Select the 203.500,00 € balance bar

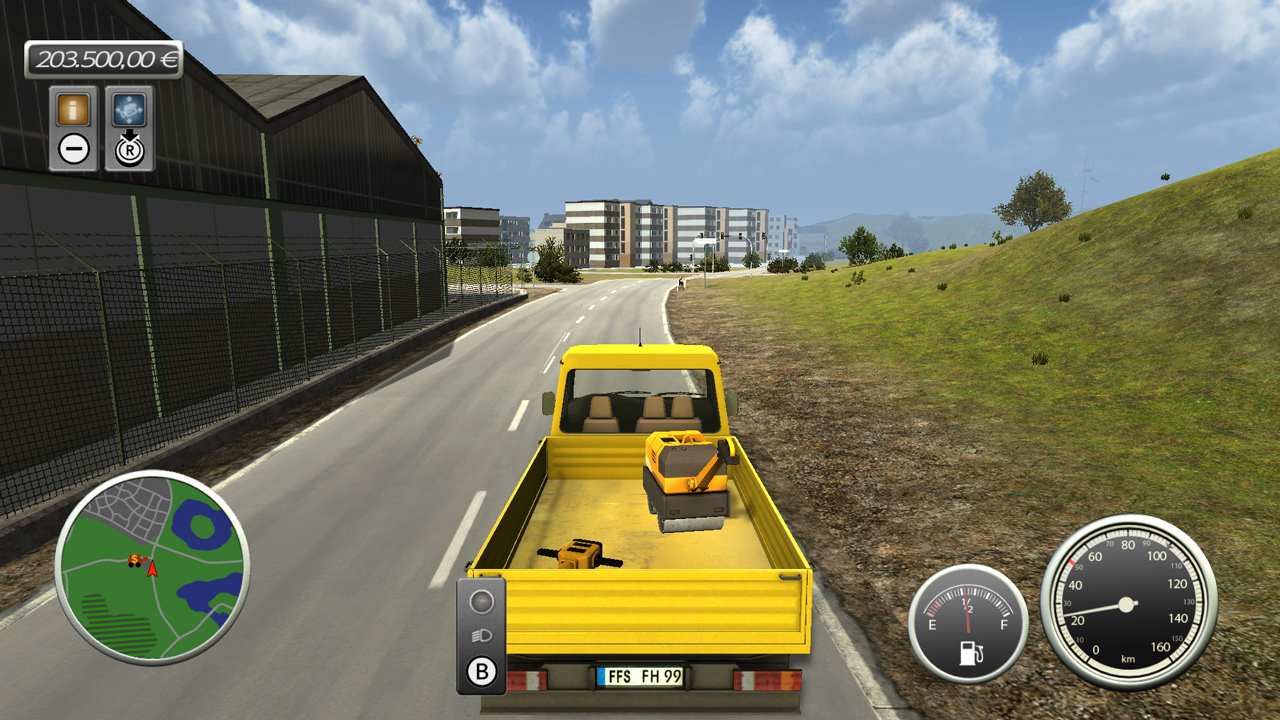click(x=104, y=60)
